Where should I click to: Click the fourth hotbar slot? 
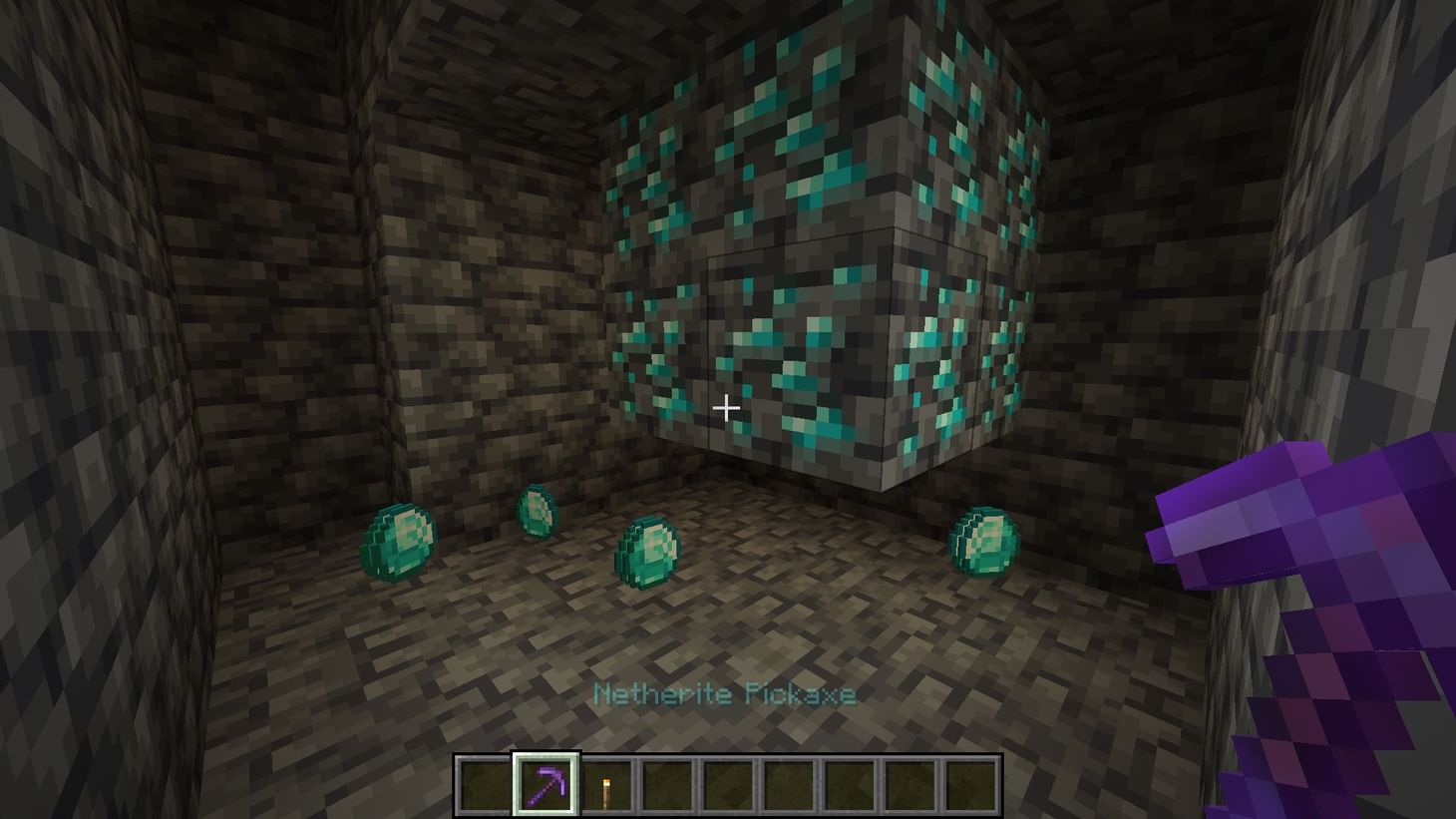pyautogui.click(x=664, y=786)
